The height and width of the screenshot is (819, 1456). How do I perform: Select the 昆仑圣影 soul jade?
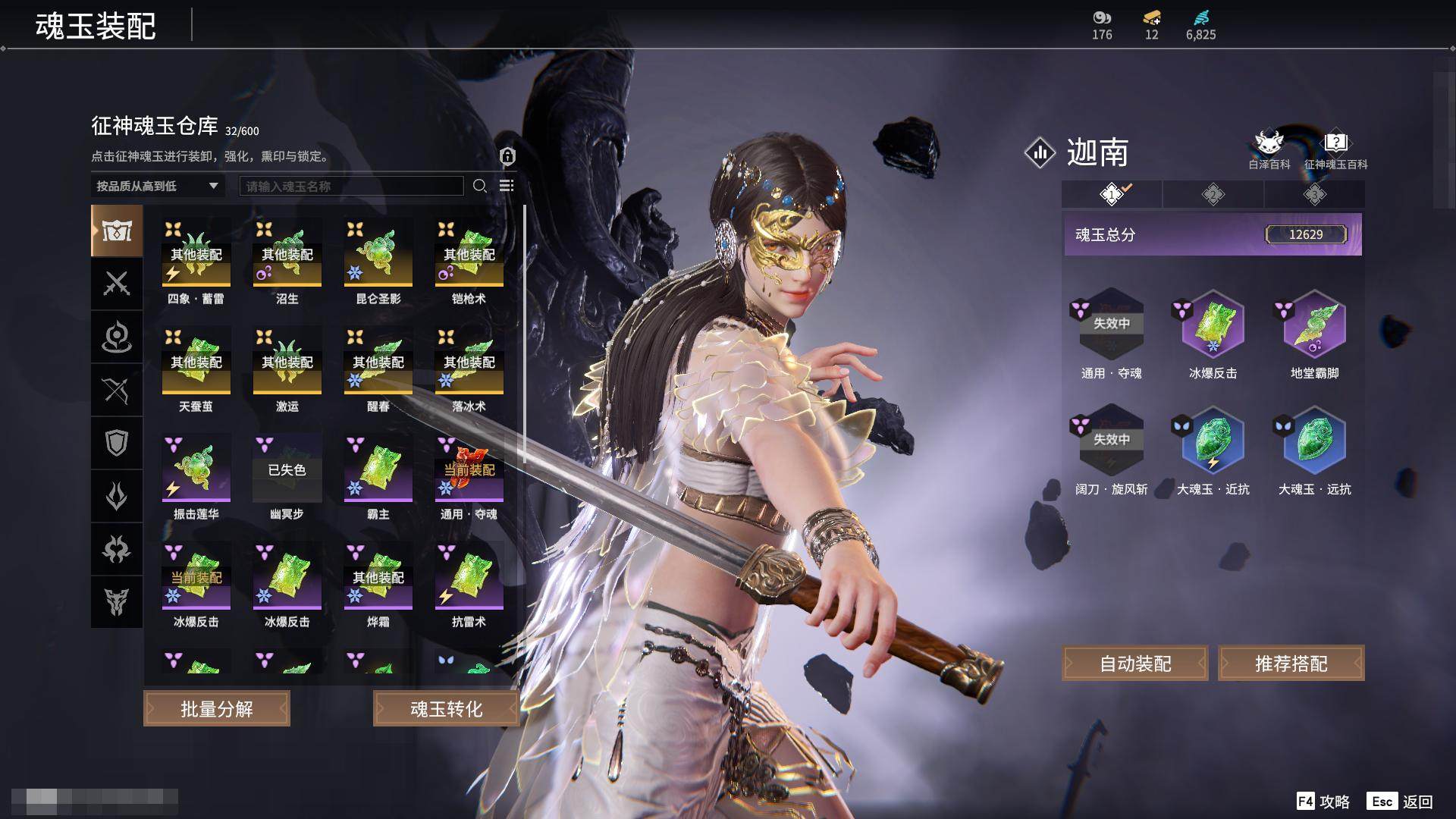point(378,253)
